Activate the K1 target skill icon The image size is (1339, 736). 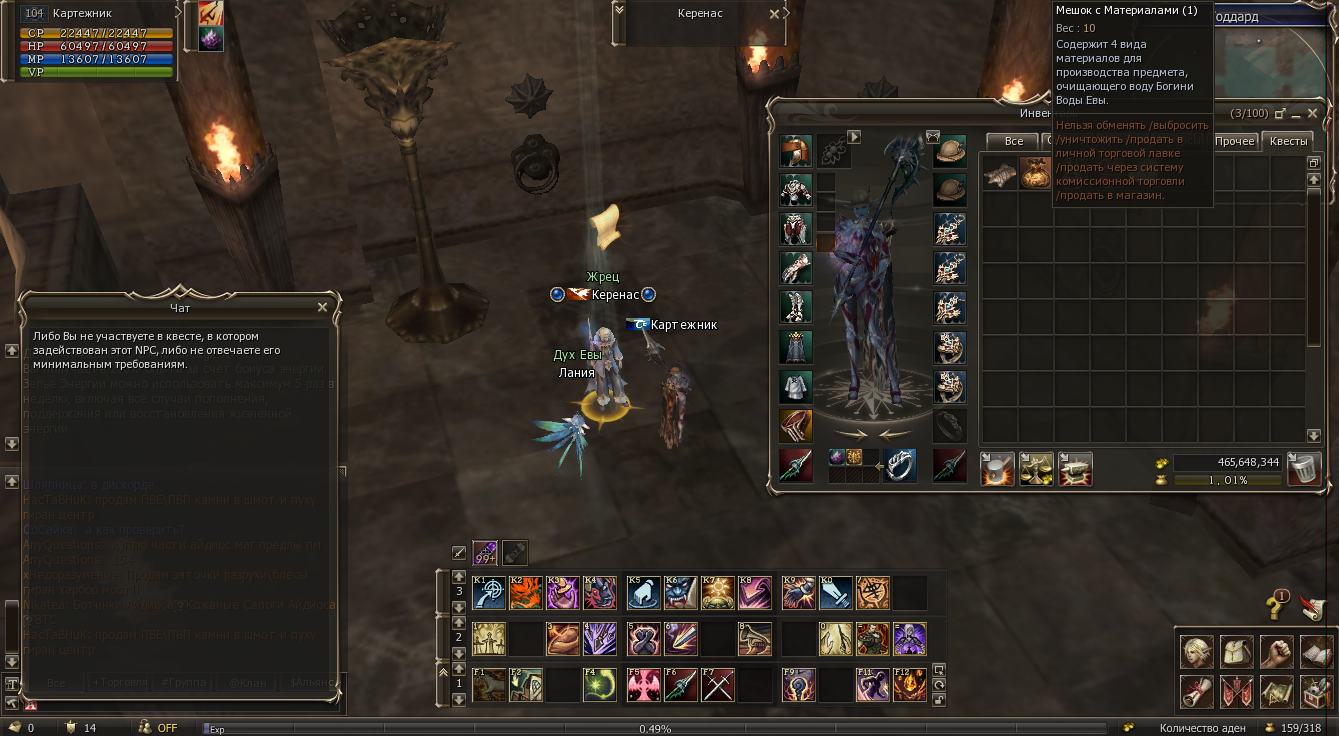(488, 593)
